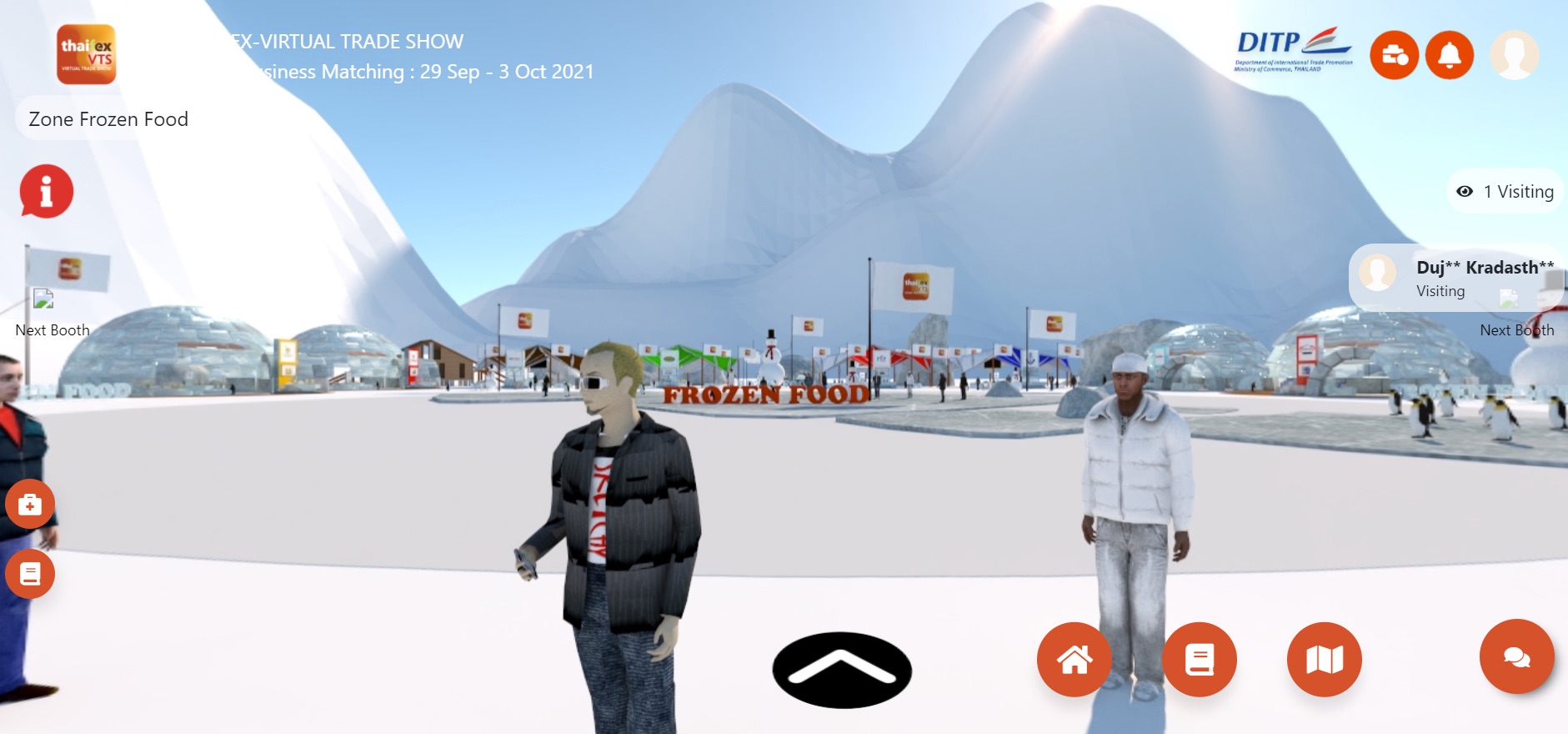Click the ThaiFEX VTS logo

tap(87, 56)
